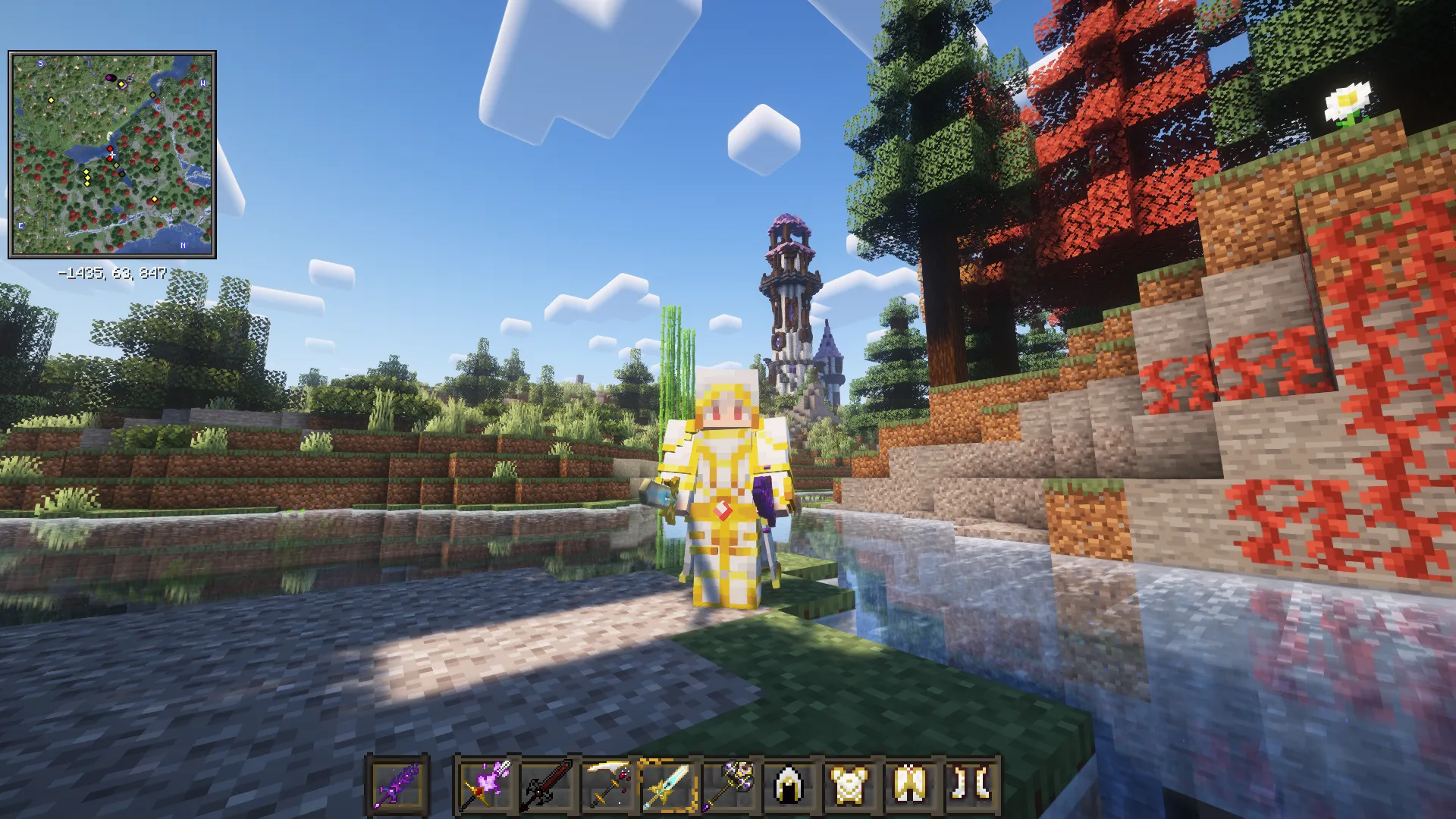This screenshot has width=1456, height=819.
Task: Click the yellow waypoint in the minimap's lower right
Action: click(155, 199)
